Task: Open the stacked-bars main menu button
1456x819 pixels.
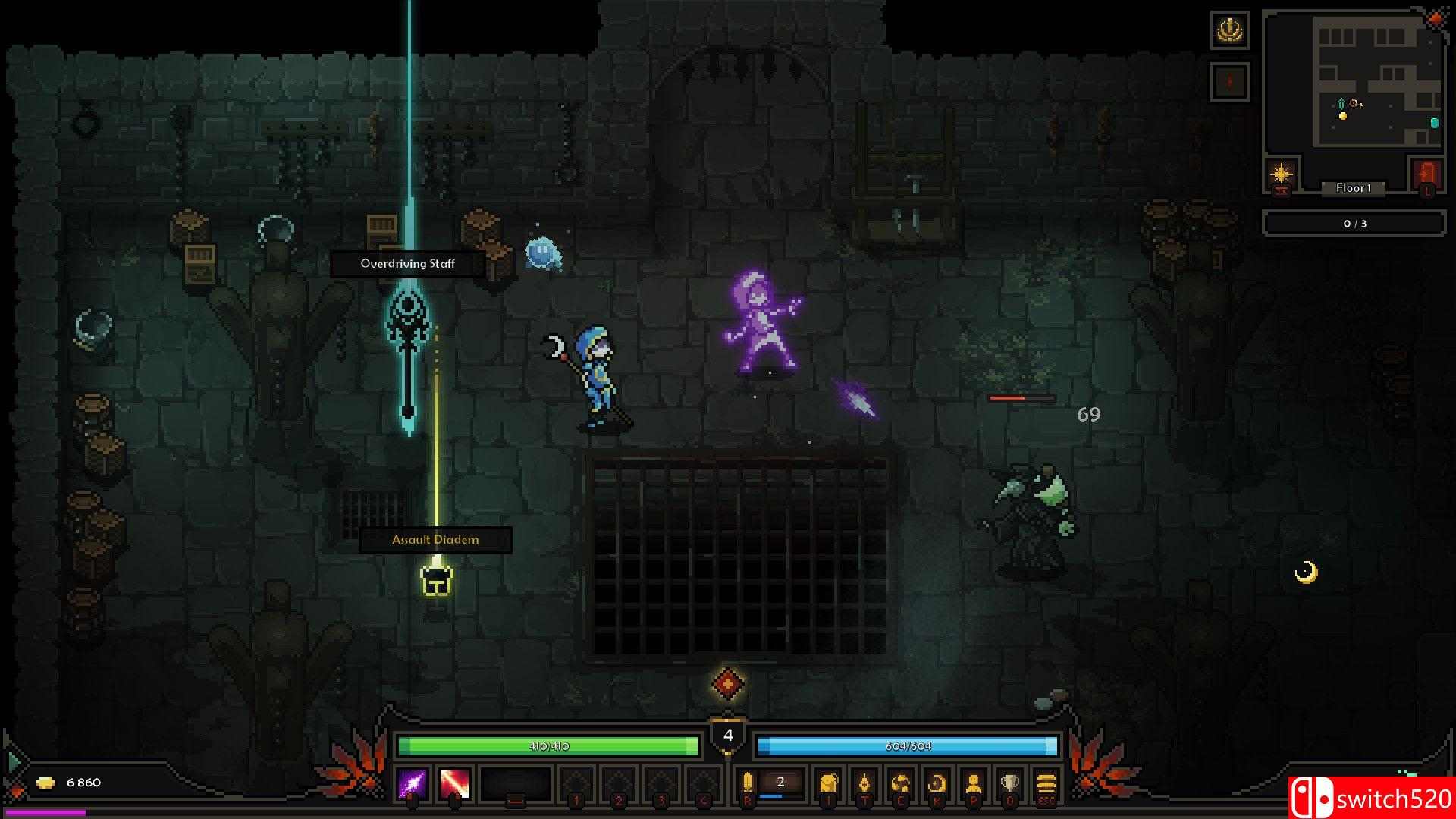Action: [x=1046, y=783]
